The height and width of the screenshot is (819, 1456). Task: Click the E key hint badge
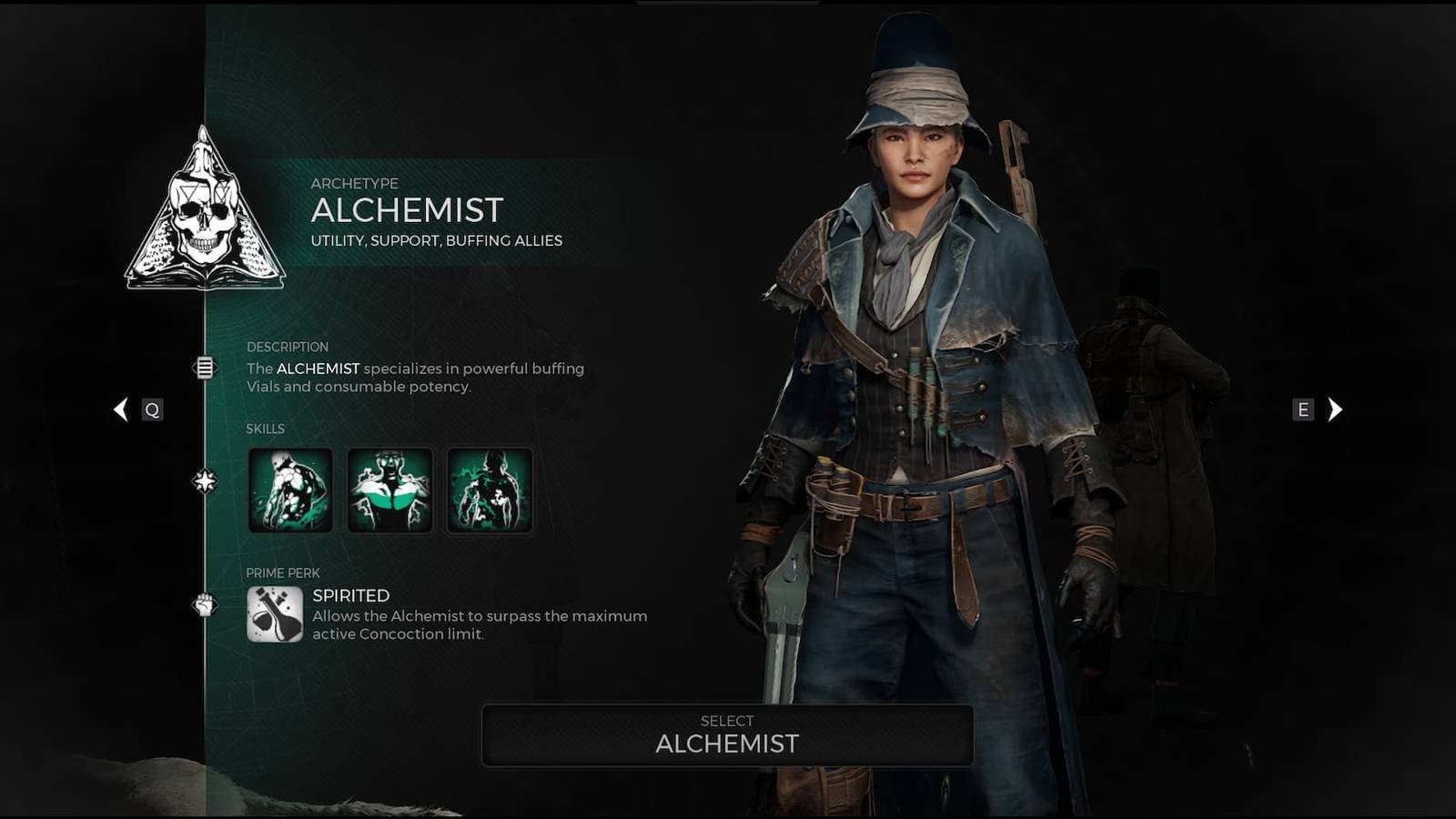coord(1305,409)
